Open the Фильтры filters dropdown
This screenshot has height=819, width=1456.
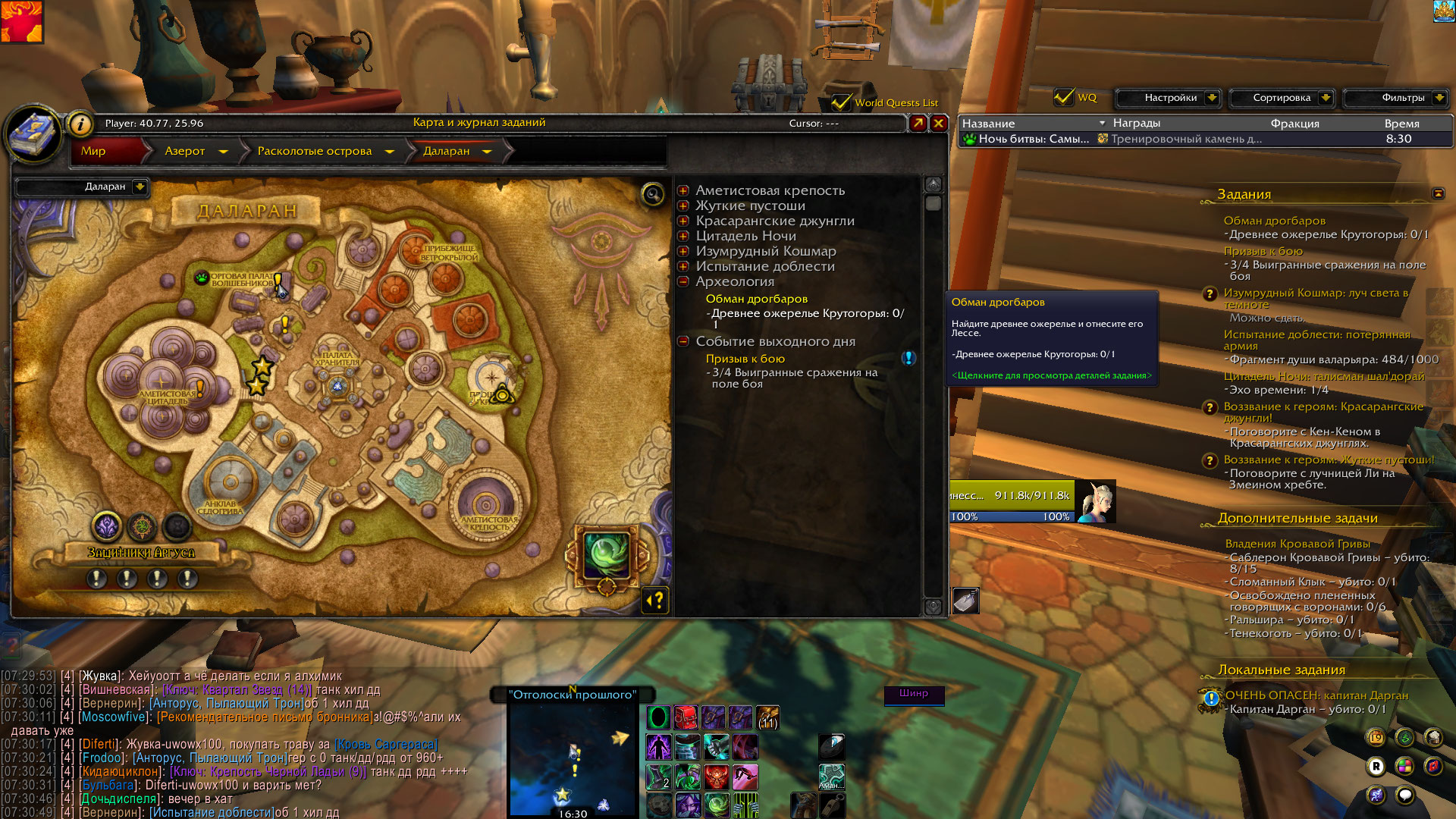(x=1439, y=98)
